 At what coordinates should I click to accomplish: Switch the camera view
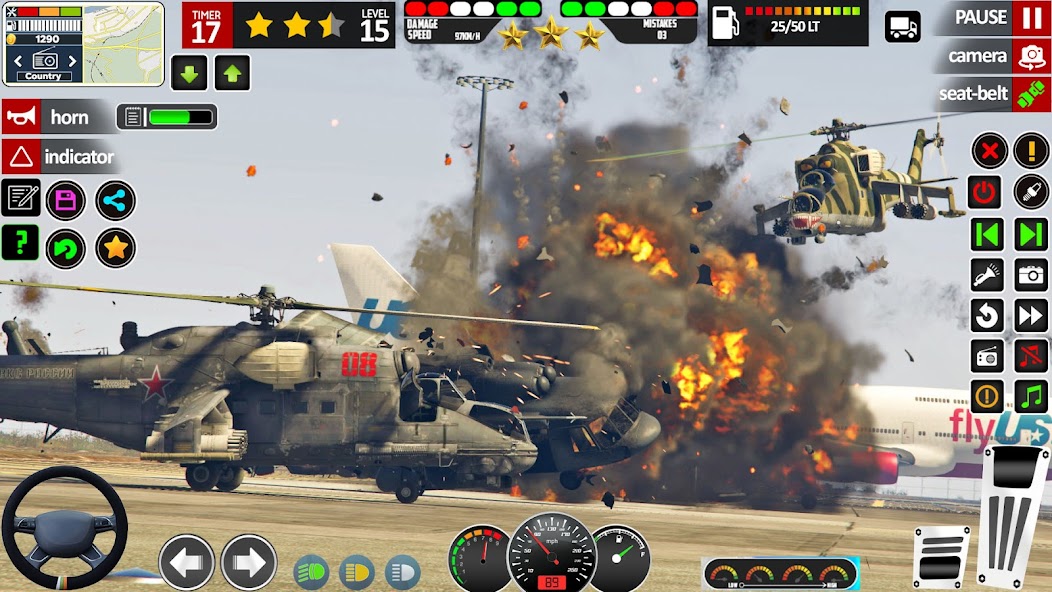(x=1031, y=56)
